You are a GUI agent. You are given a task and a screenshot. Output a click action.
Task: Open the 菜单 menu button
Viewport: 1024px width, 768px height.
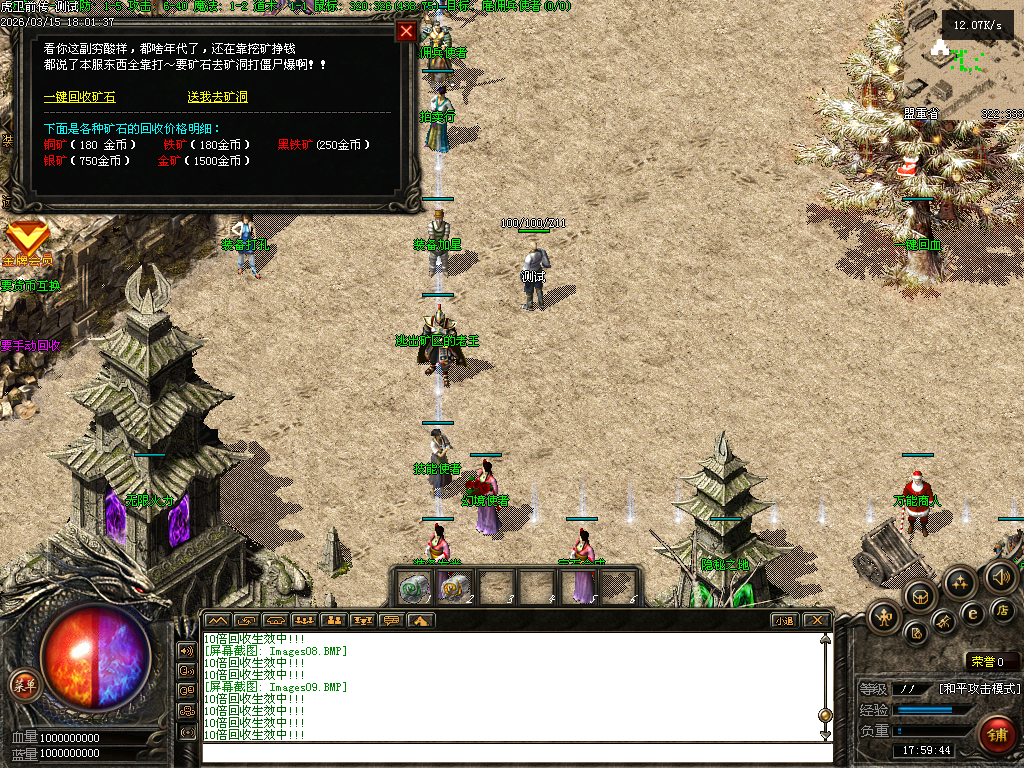tap(24, 685)
